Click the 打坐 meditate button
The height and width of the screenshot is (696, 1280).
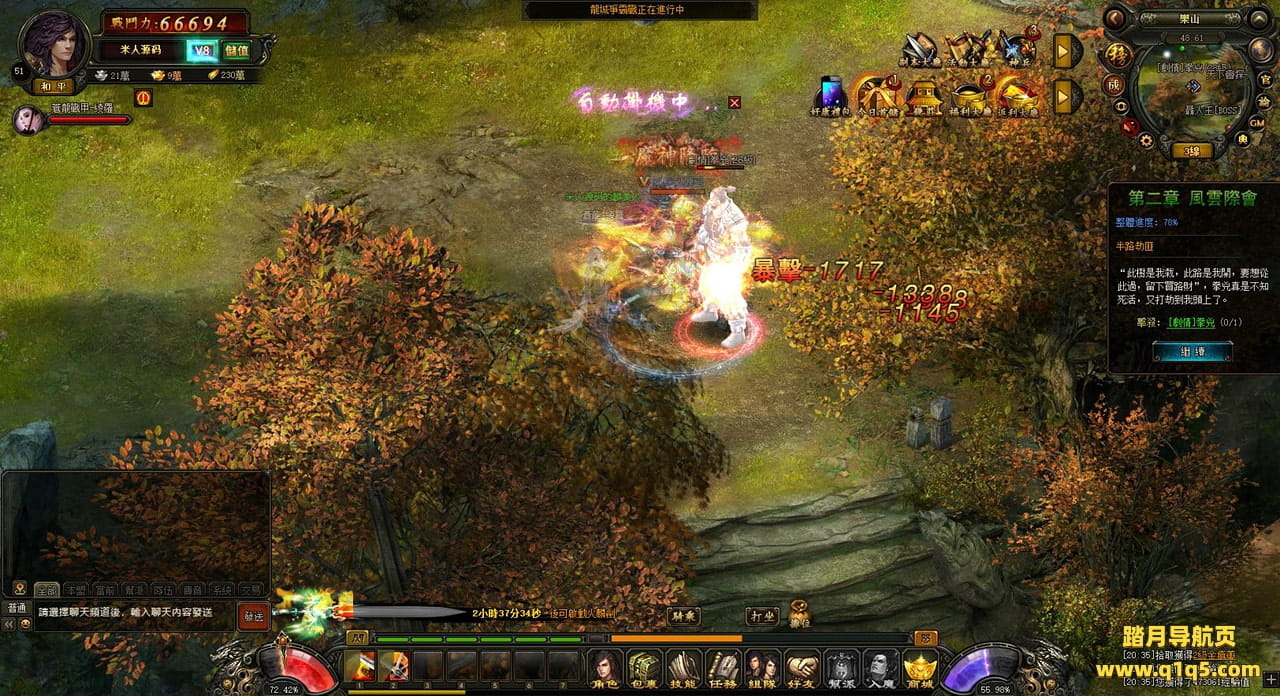coord(761,616)
